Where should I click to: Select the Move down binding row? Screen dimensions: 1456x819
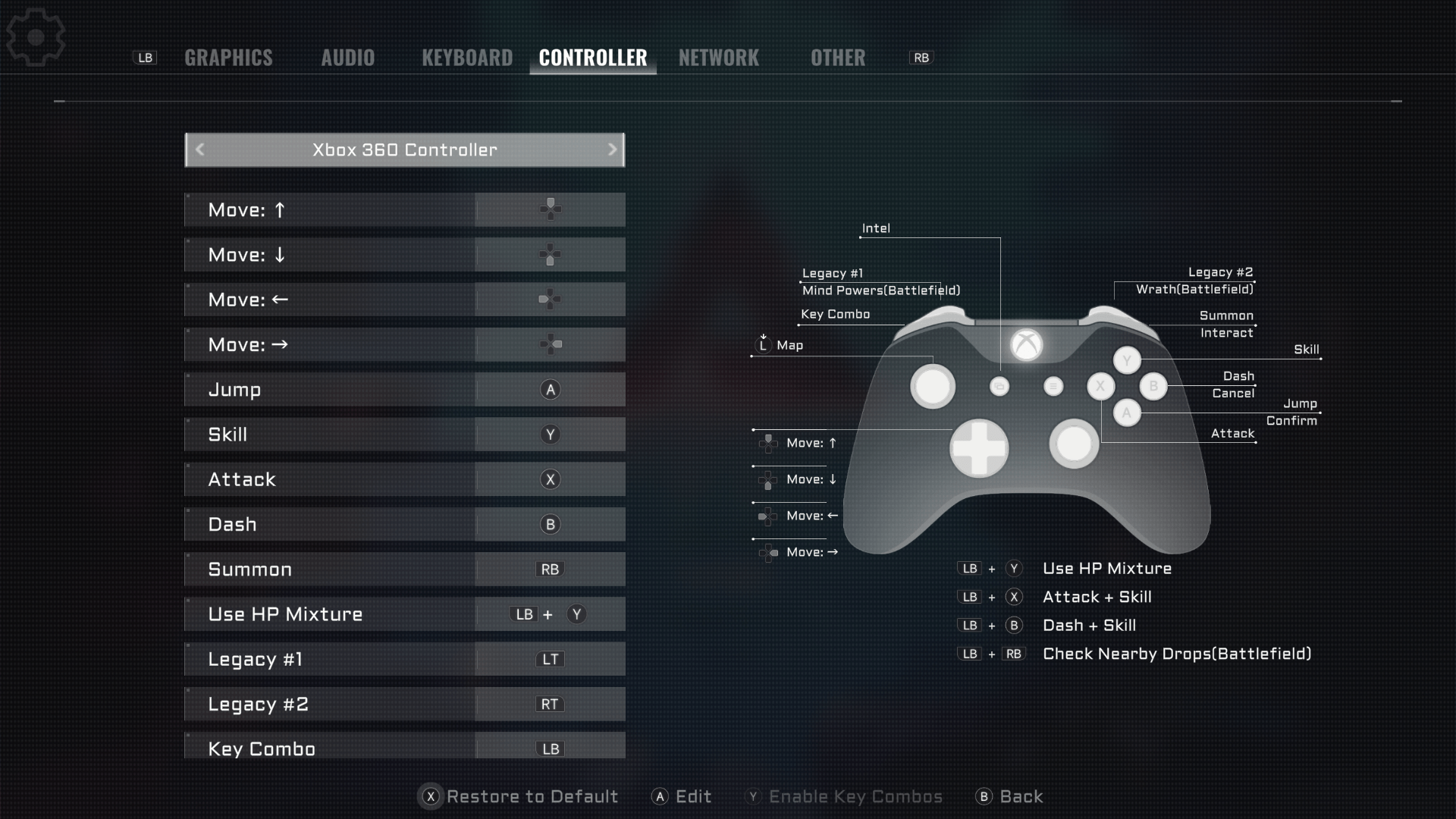(x=404, y=255)
